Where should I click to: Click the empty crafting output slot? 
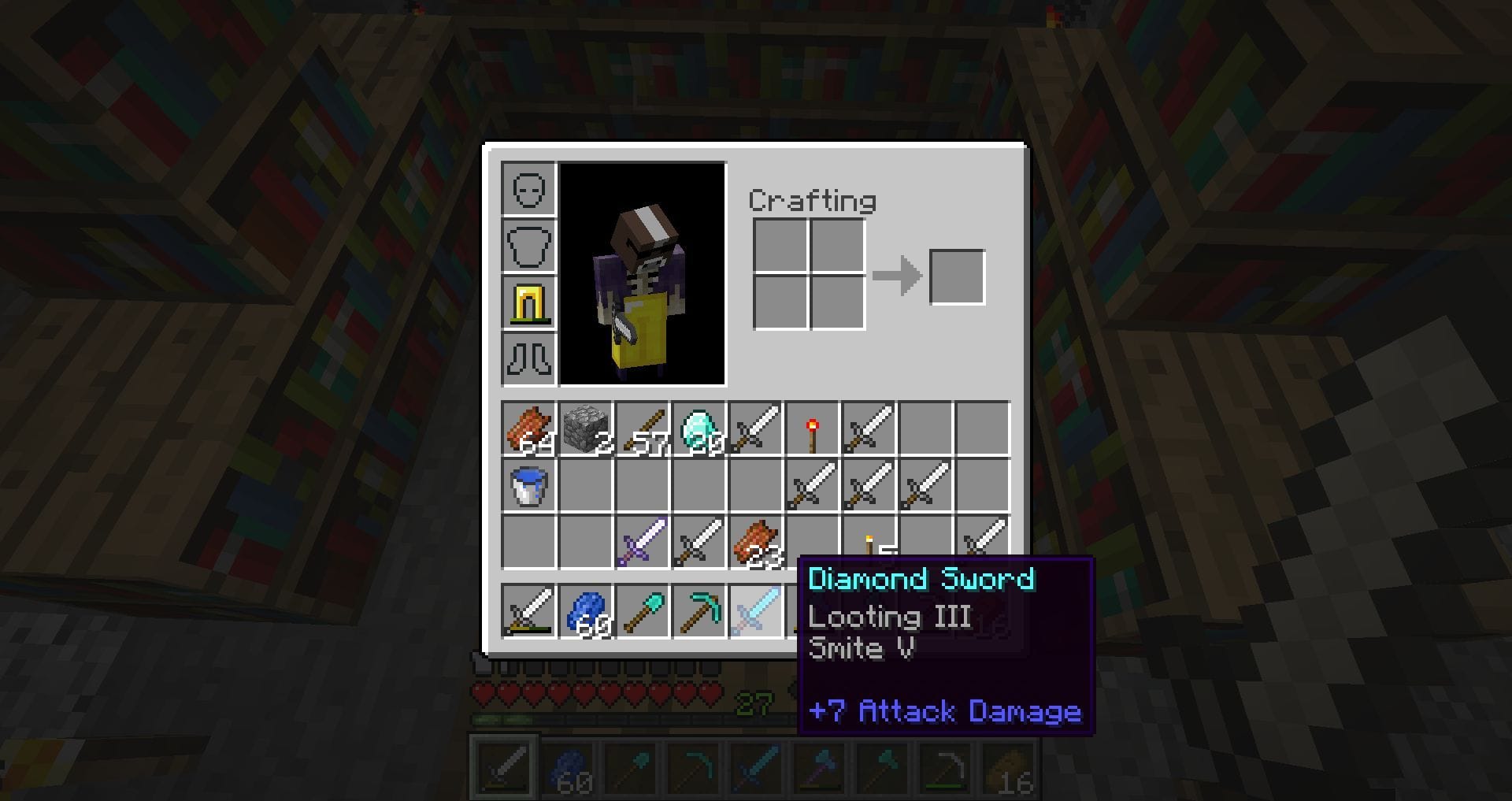pos(958,276)
